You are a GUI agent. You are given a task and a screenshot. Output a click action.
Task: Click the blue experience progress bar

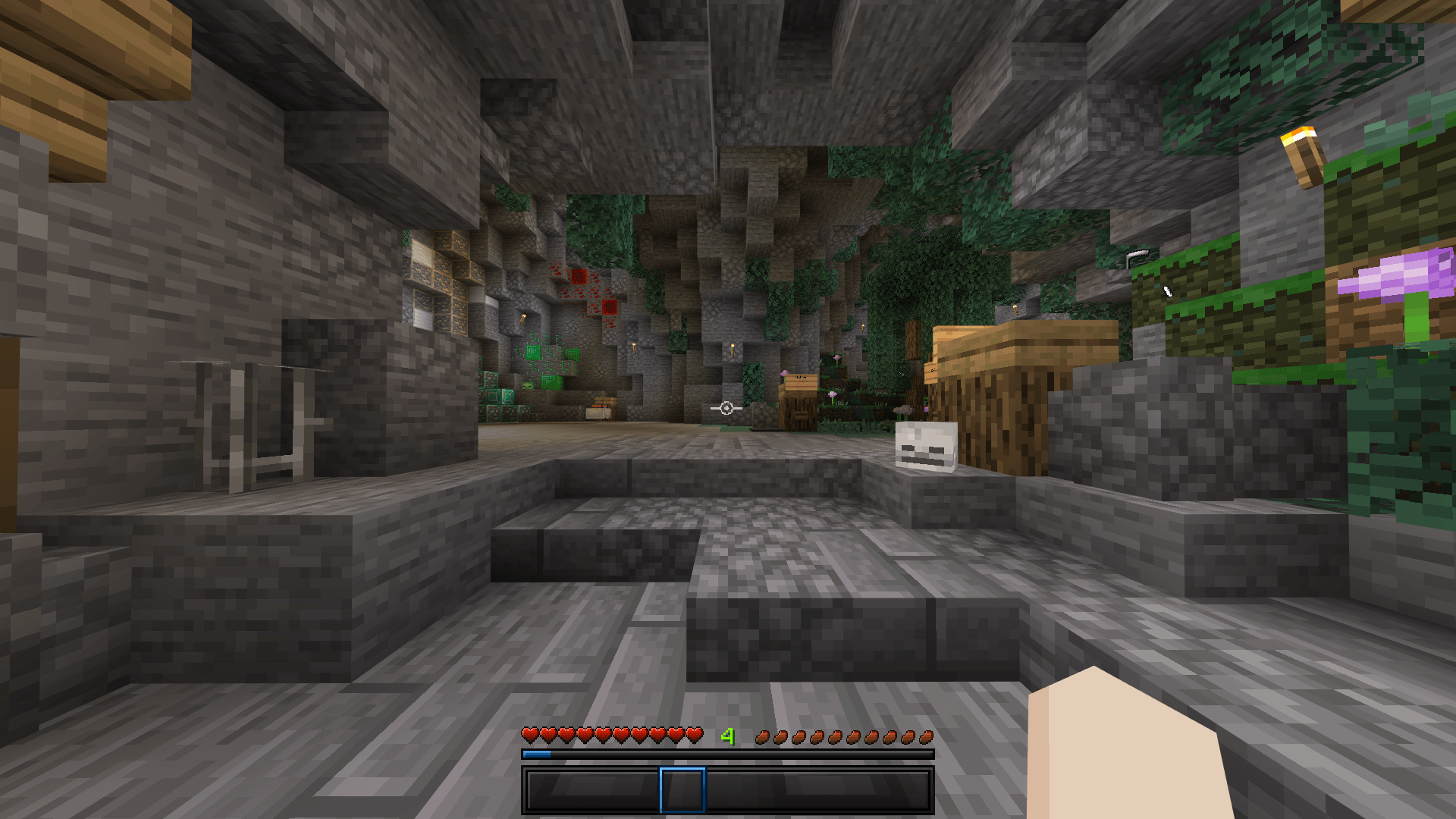point(538,755)
